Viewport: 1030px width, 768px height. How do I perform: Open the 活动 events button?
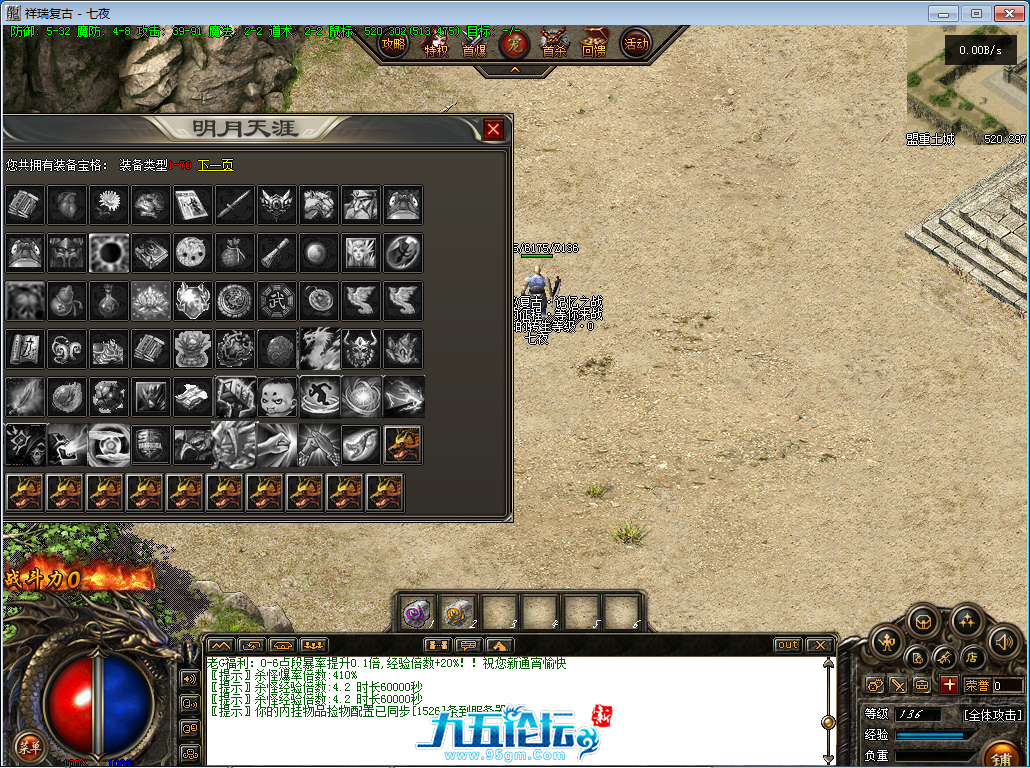(x=636, y=44)
